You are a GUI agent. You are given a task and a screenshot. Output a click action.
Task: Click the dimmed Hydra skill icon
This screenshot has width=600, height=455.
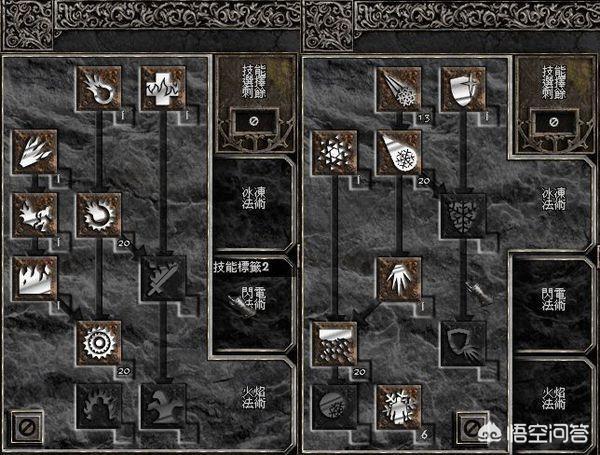pyautogui.click(x=160, y=406)
